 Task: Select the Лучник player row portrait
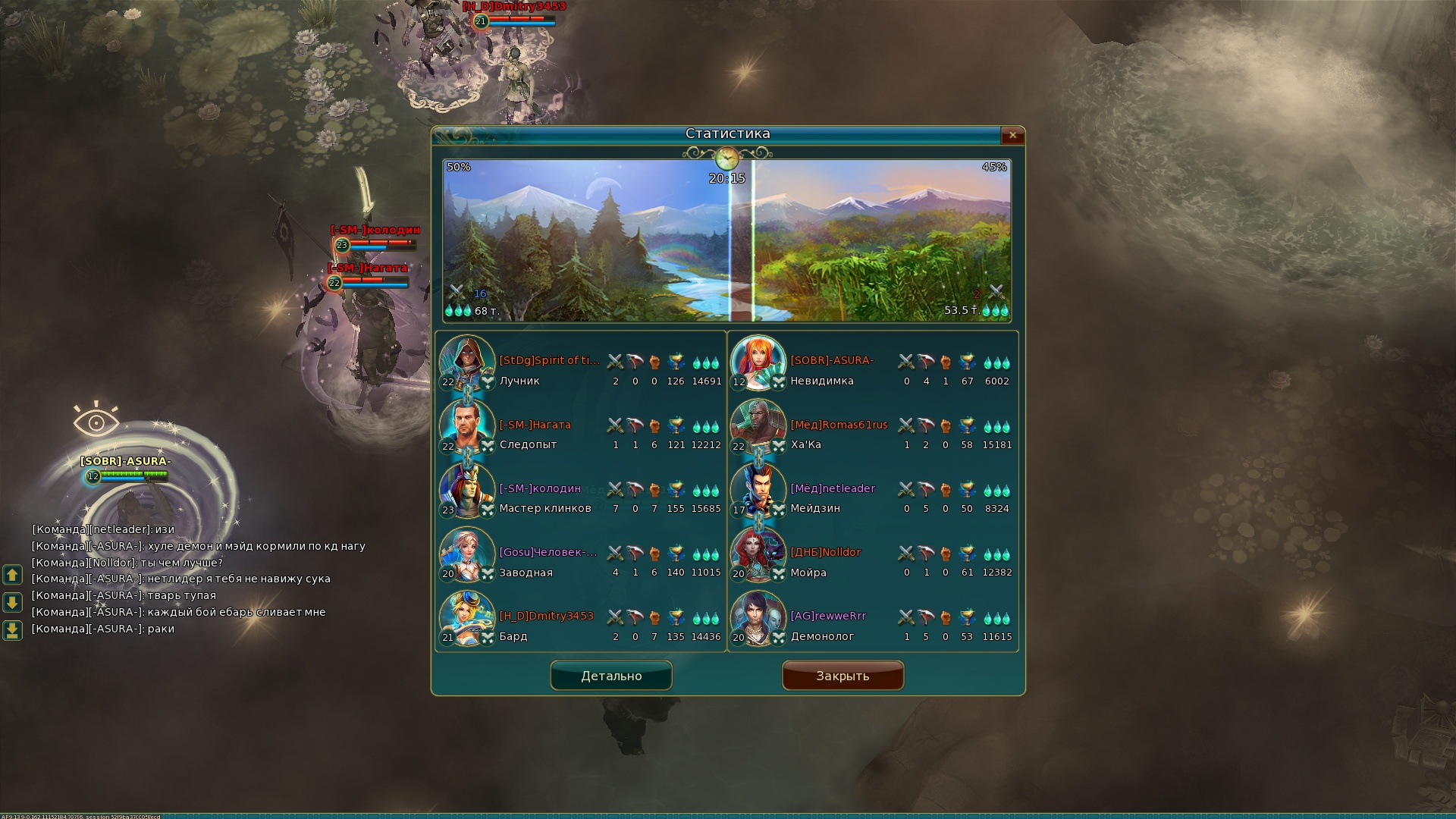[467, 362]
